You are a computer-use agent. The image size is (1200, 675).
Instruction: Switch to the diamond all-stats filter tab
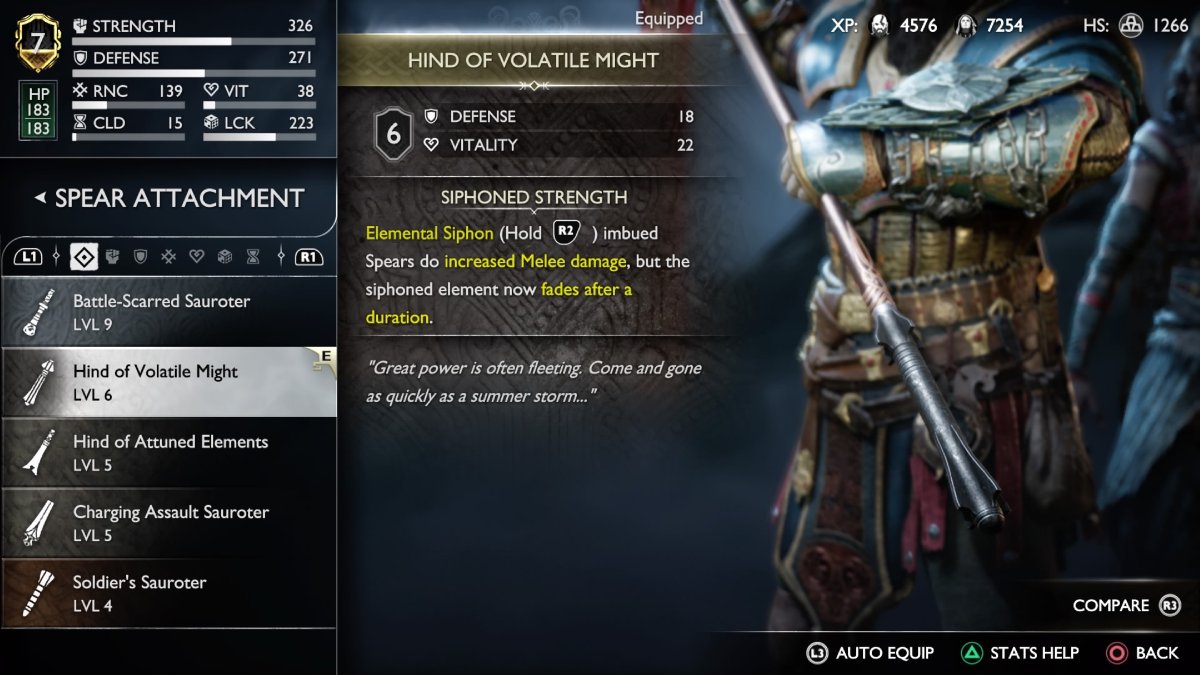(x=84, y=257)
